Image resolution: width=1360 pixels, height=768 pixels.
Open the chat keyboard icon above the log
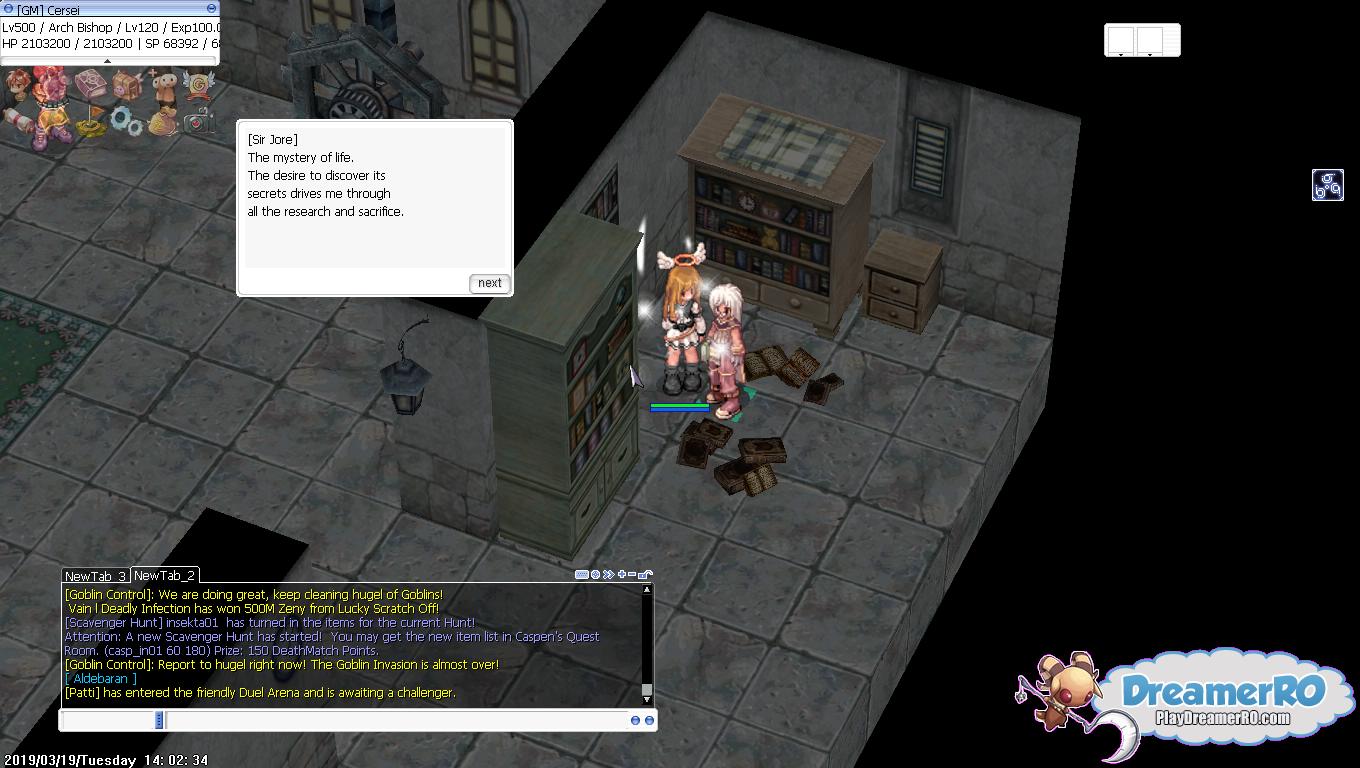(x=582, y=575)
